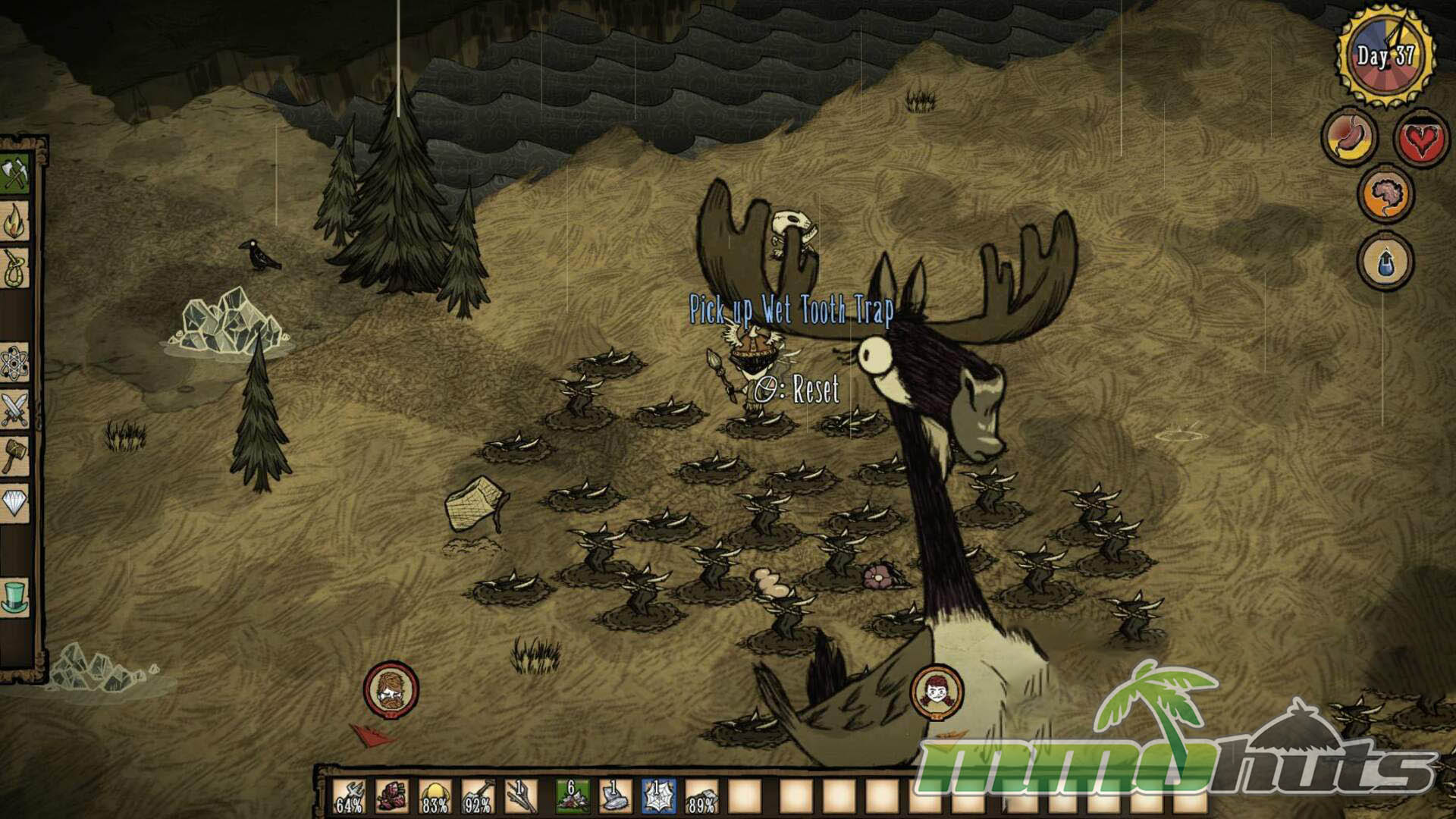Show the green top hat Dress tab
Screen dimensions: 1456x819
15,596
